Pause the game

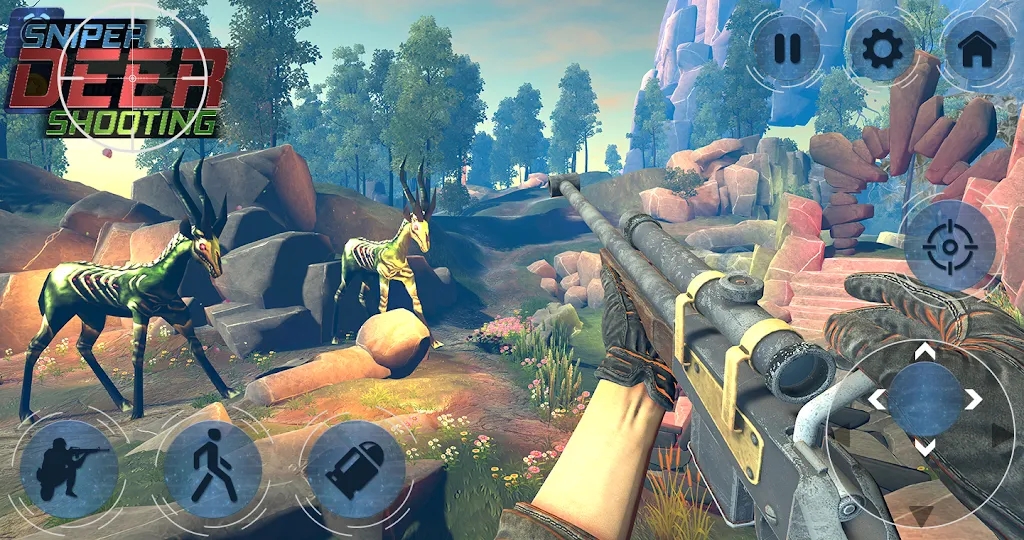(787, 49)
